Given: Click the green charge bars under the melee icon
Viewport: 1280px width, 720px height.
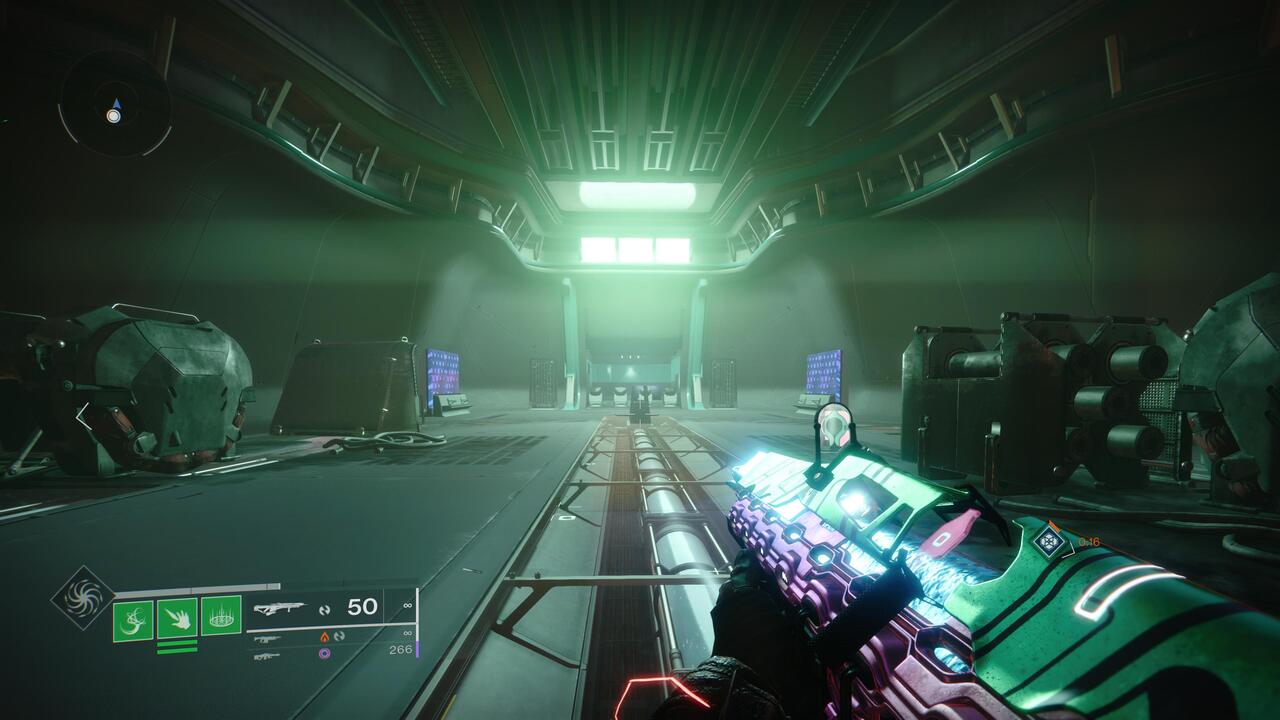Looking at the screenshot, I should 177,646.
